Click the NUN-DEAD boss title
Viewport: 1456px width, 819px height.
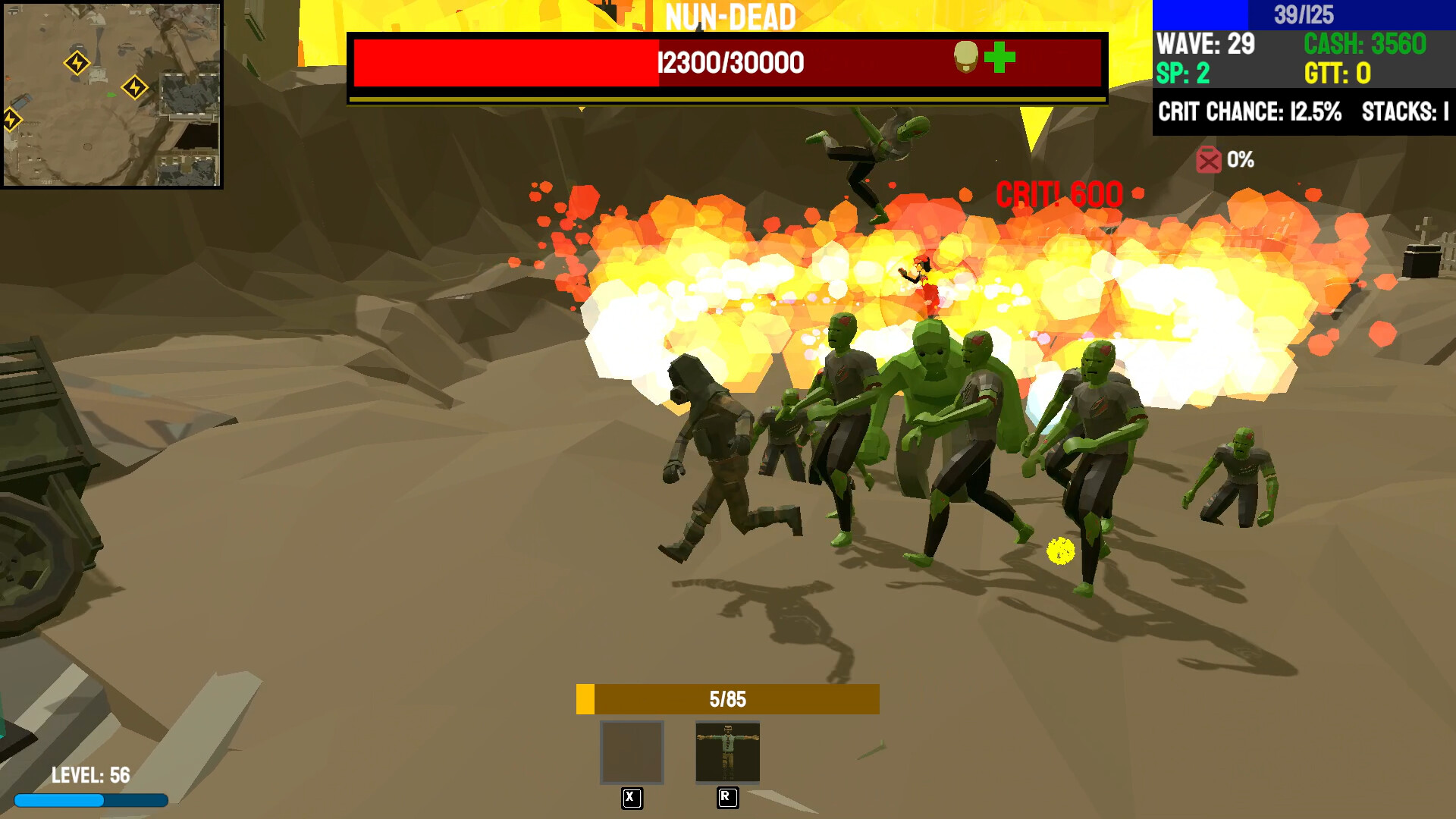730,15
